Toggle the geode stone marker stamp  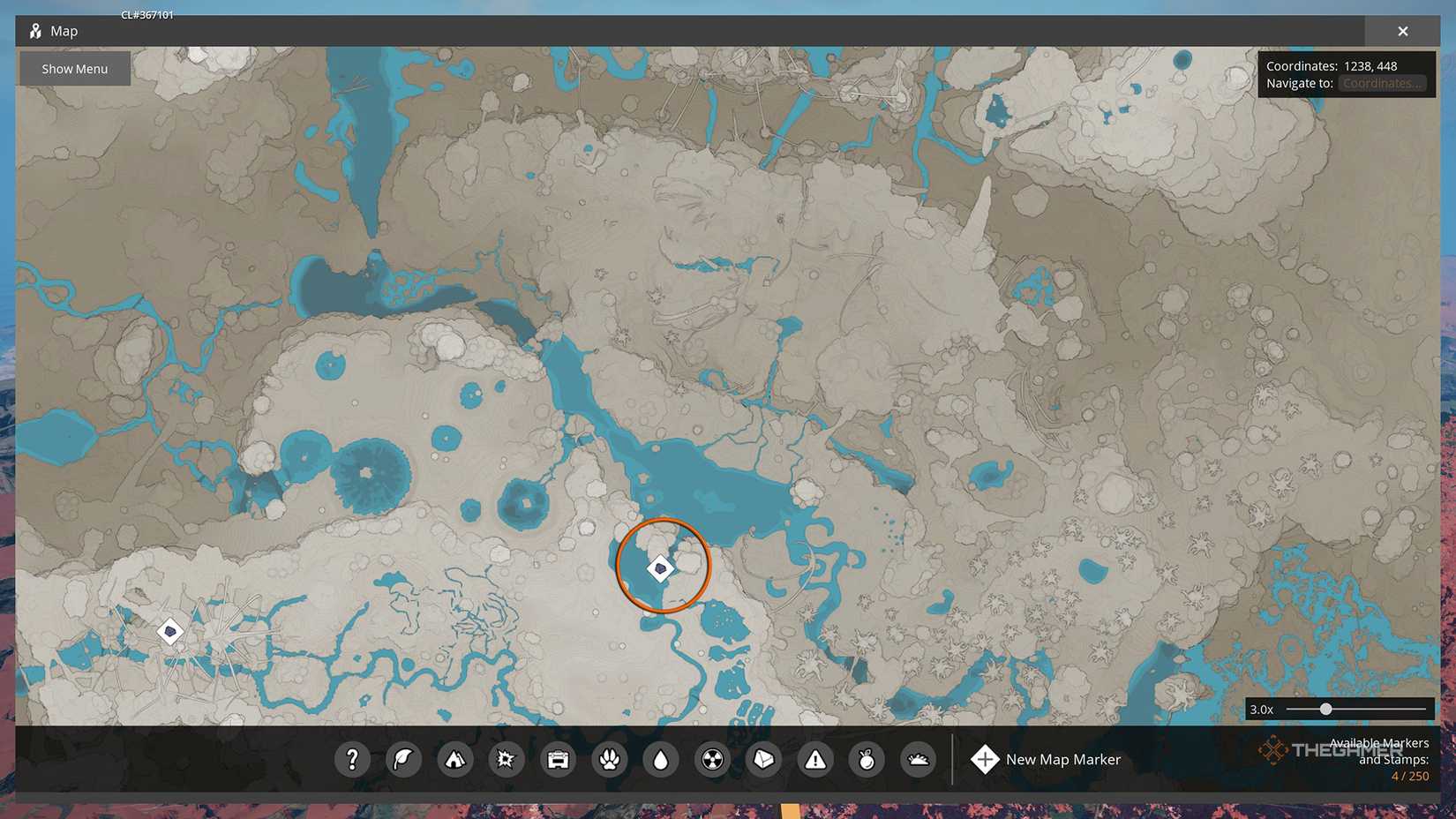click(763, 759)
